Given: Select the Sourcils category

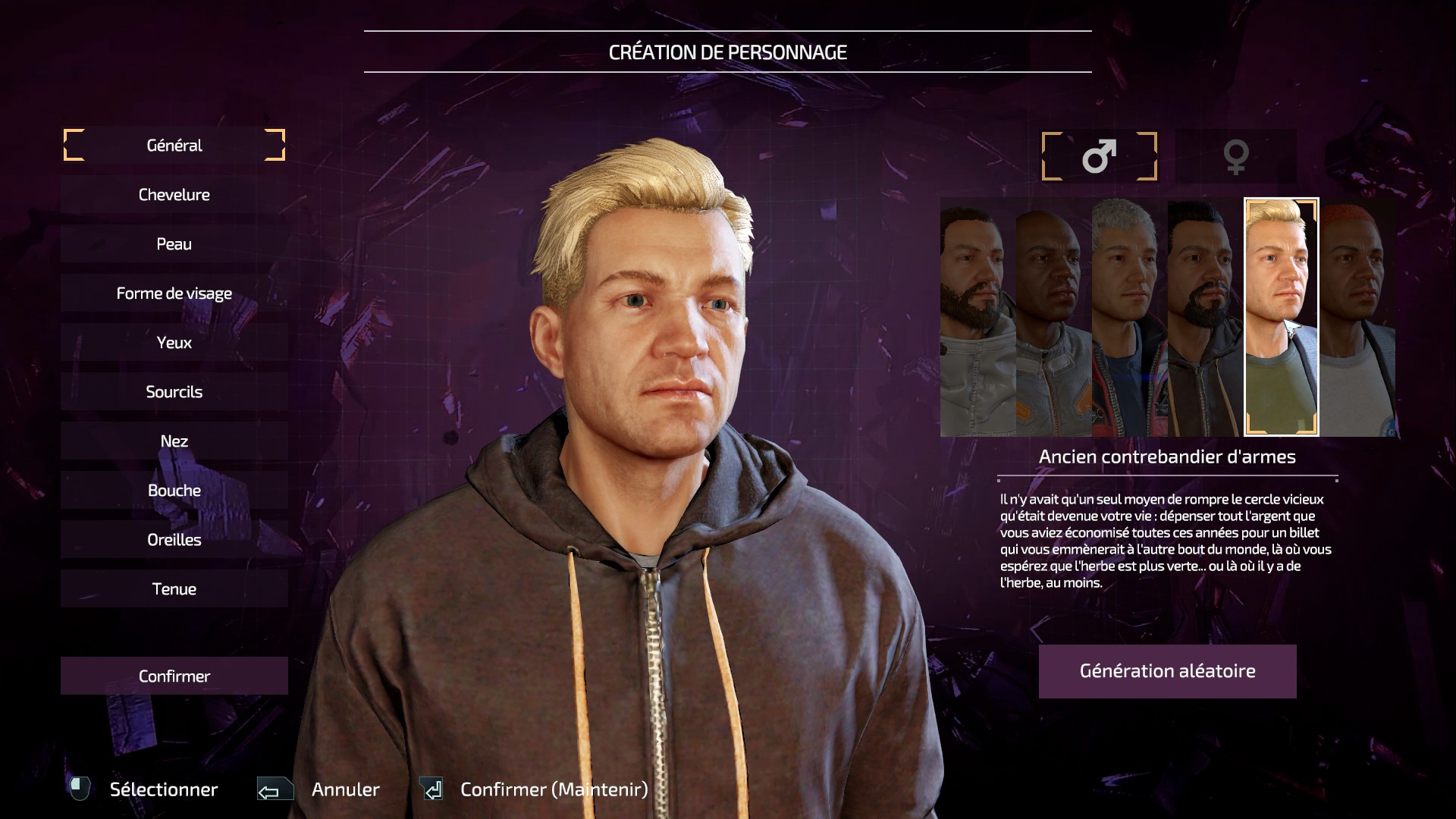Looking at the screenshot, I should point(174,392).
